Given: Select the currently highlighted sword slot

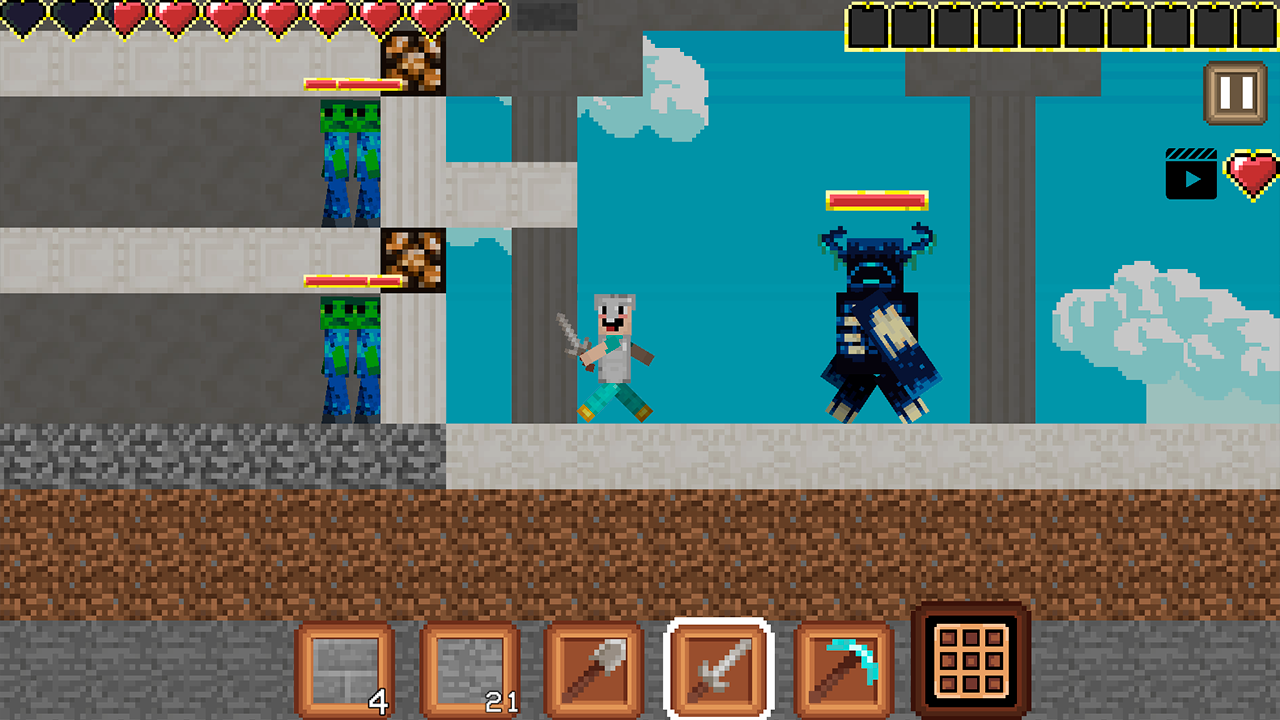Looking at the screenshot, I should tap(717, 666).
